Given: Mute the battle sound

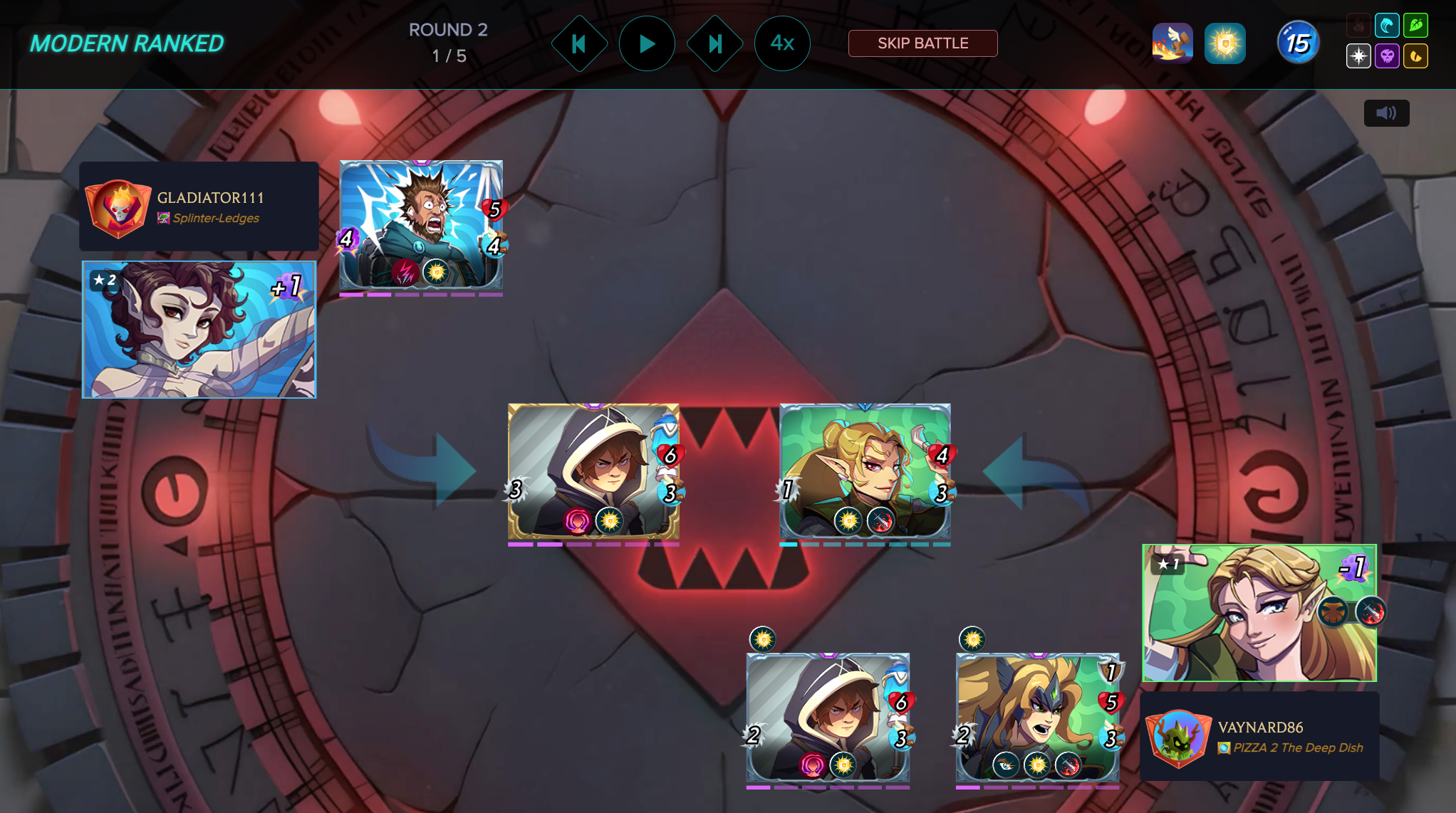Looking at the screenshot, I should pos(1385,113).
